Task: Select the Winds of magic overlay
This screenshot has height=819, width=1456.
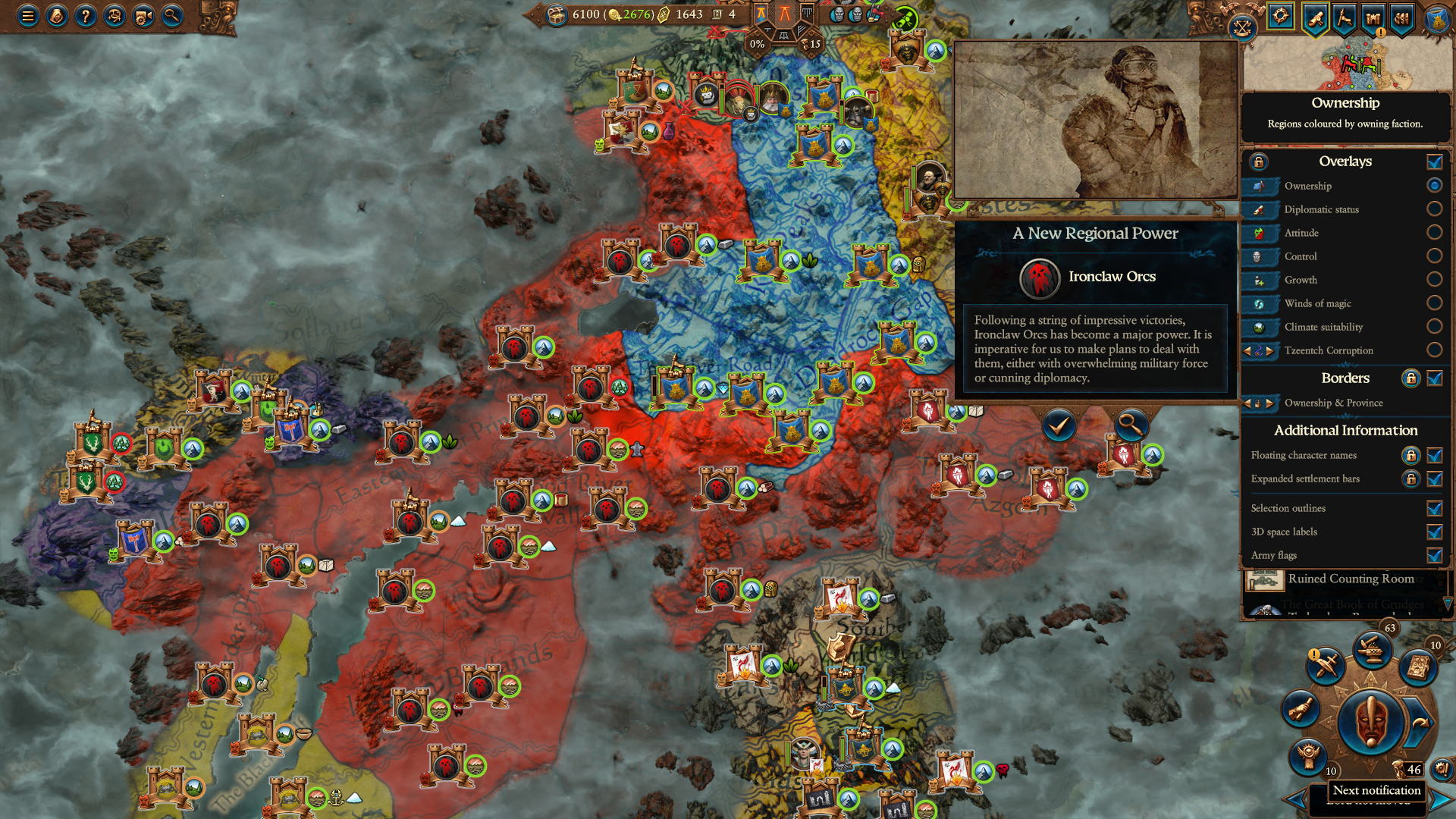Action: [1434, 303]
